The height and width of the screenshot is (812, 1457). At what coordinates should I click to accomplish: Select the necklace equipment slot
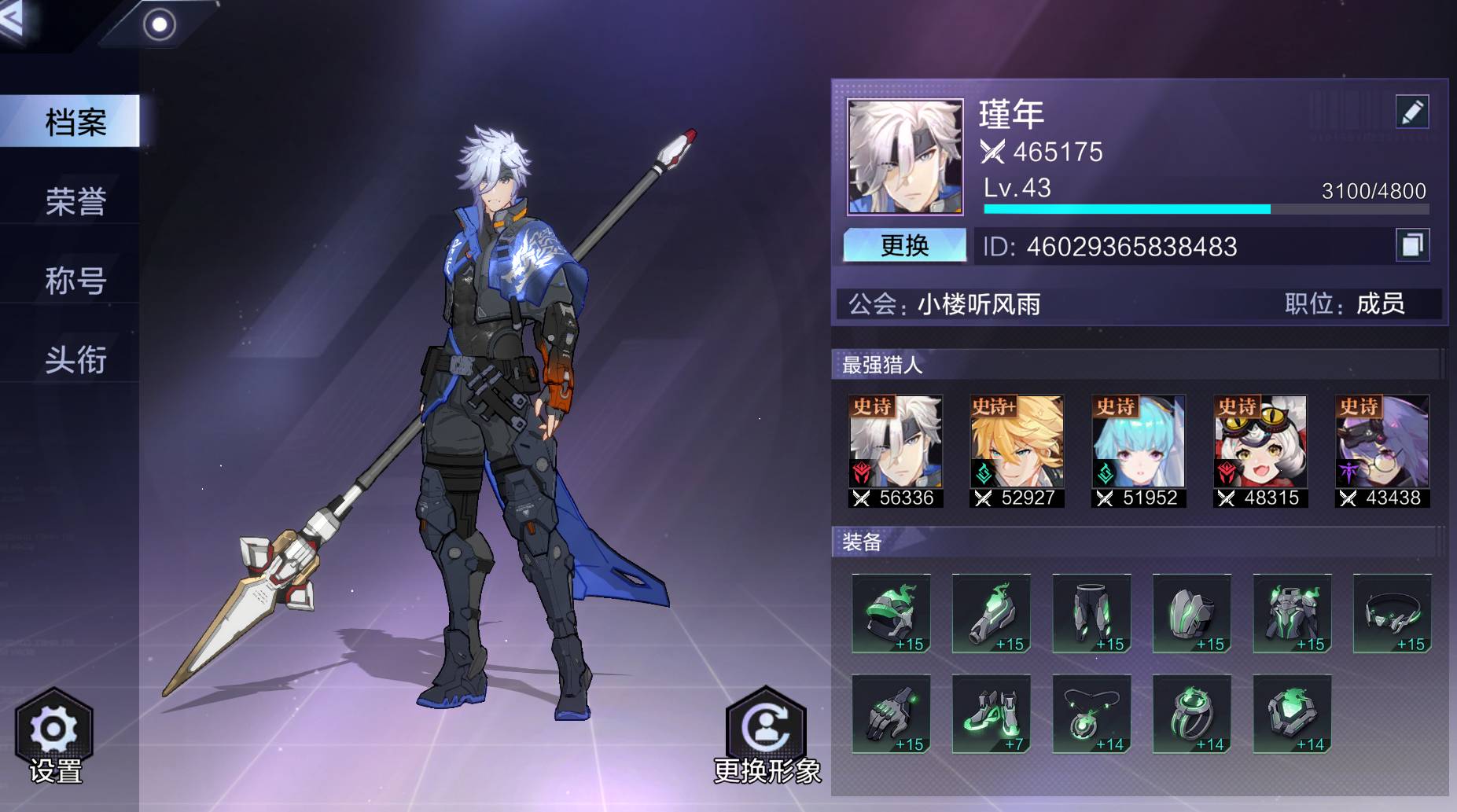pos(1091,714)
